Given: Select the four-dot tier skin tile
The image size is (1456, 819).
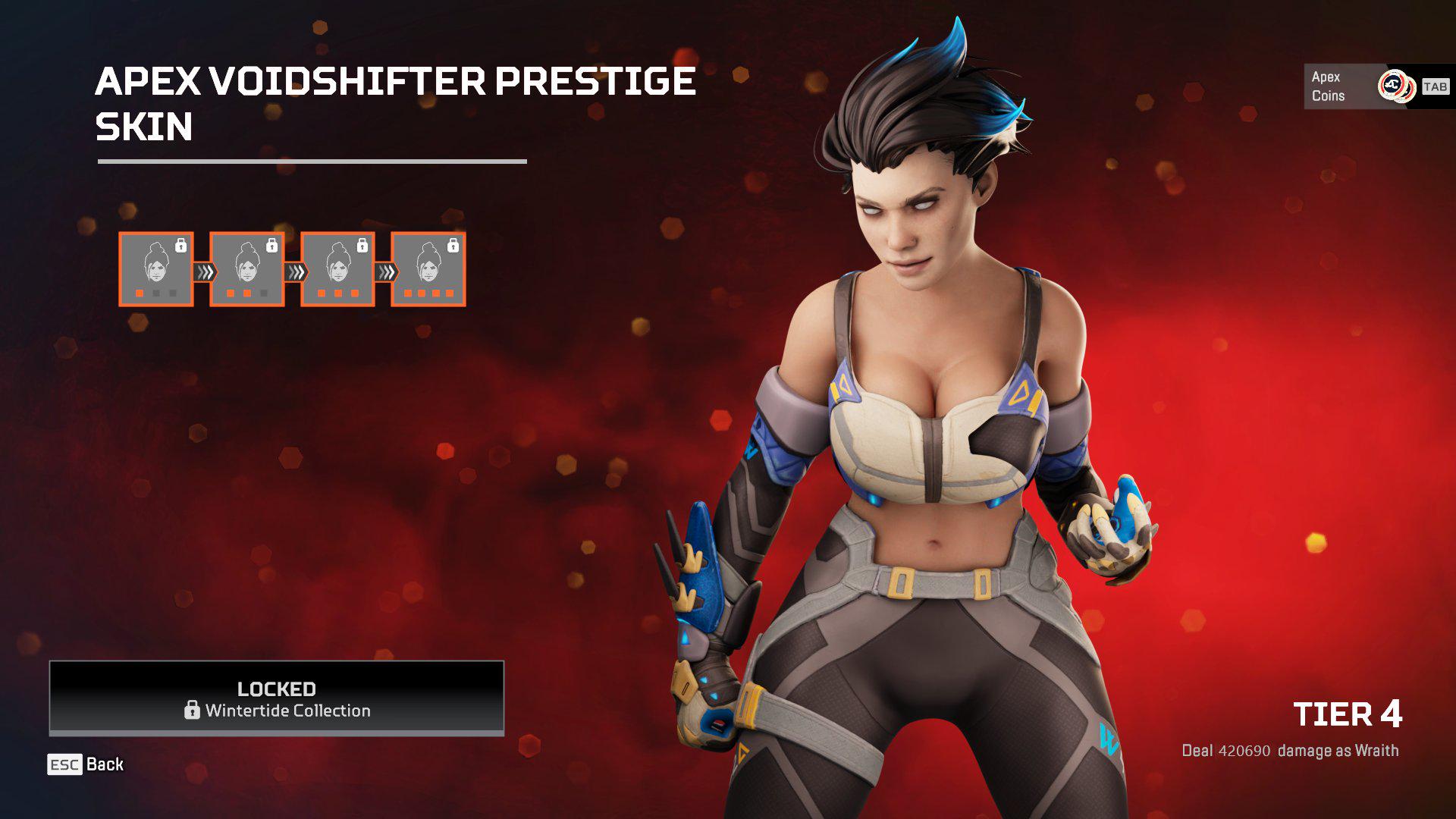Looking at the screenshot, I should click(x=428, y=269).
